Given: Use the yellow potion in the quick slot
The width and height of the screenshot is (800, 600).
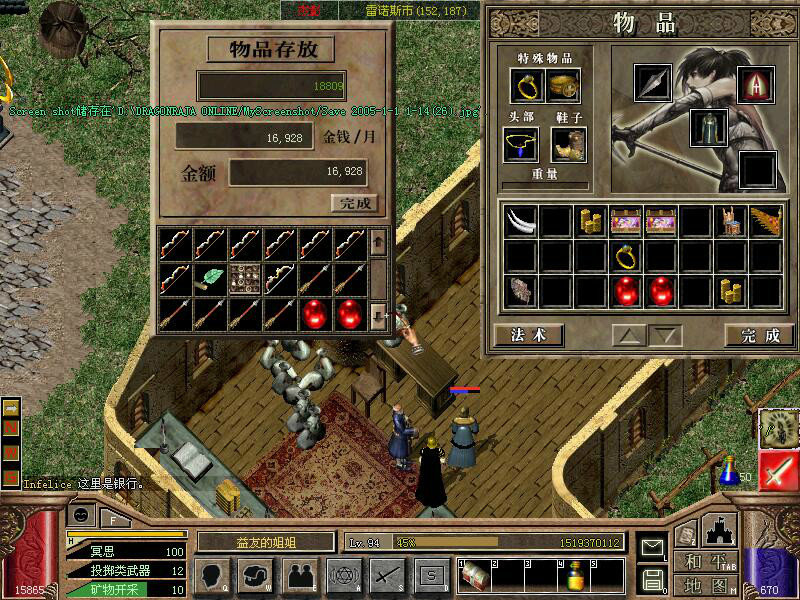Looking at the screenshot, I should point(575,577).
